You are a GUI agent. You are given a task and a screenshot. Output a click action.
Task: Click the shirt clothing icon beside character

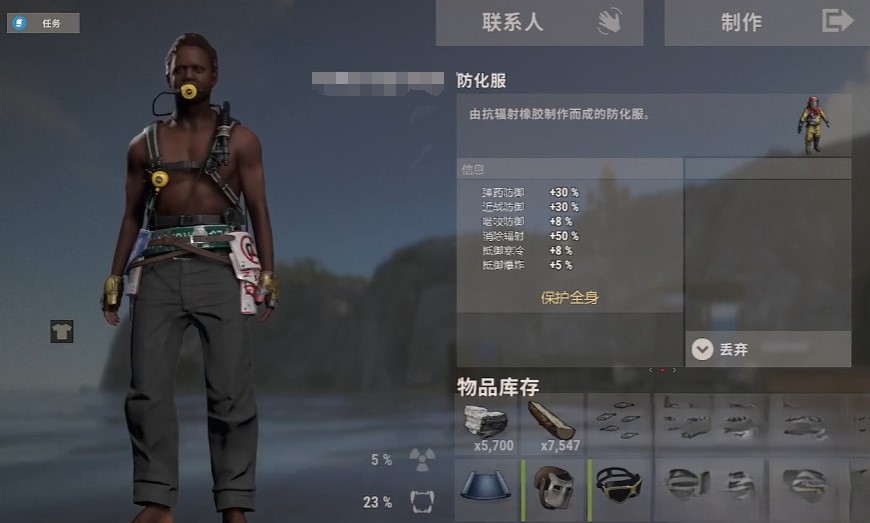pyautogui.click(x=62, y=331)
